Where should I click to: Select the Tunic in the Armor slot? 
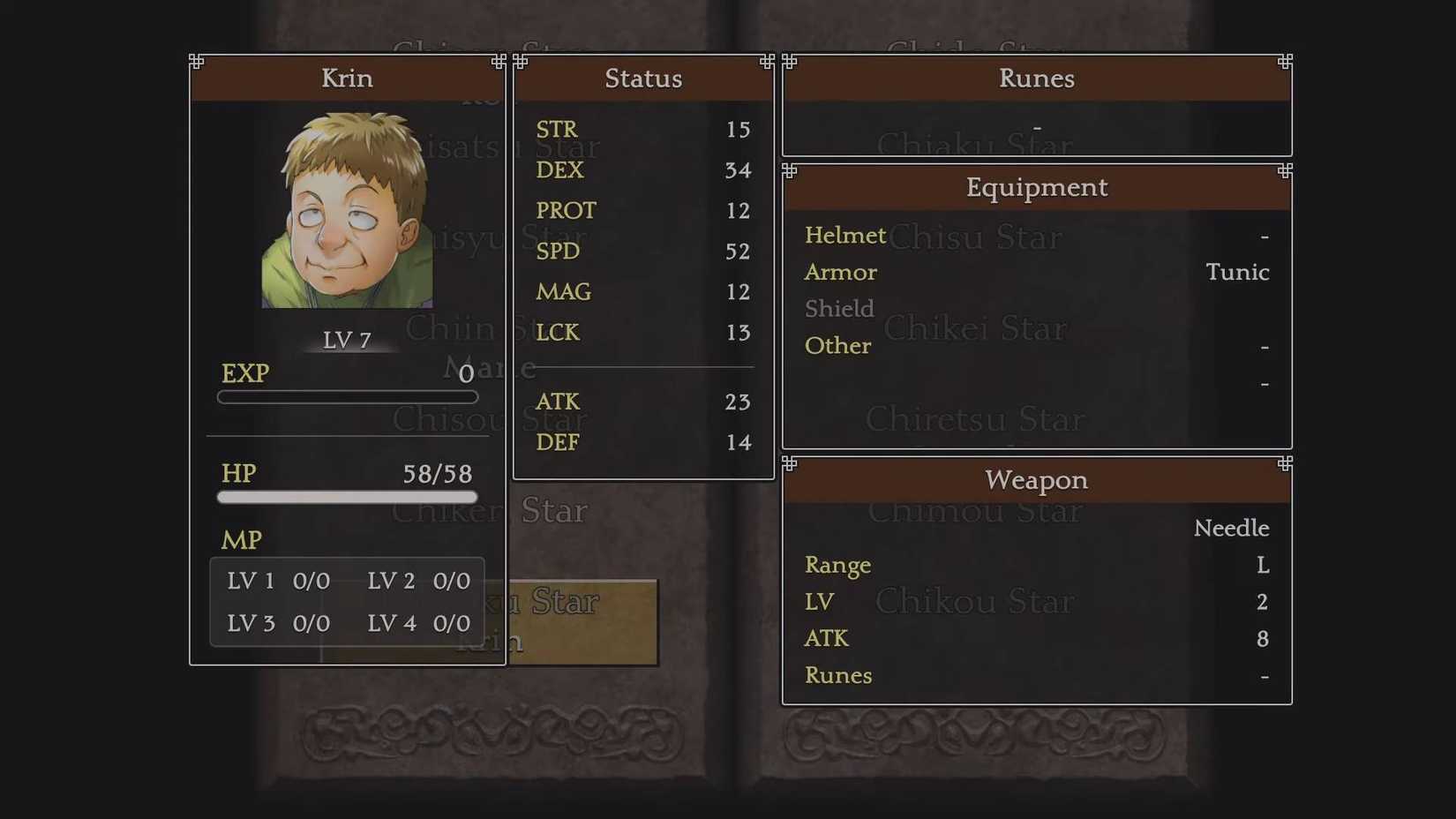tap(1237, 273)
